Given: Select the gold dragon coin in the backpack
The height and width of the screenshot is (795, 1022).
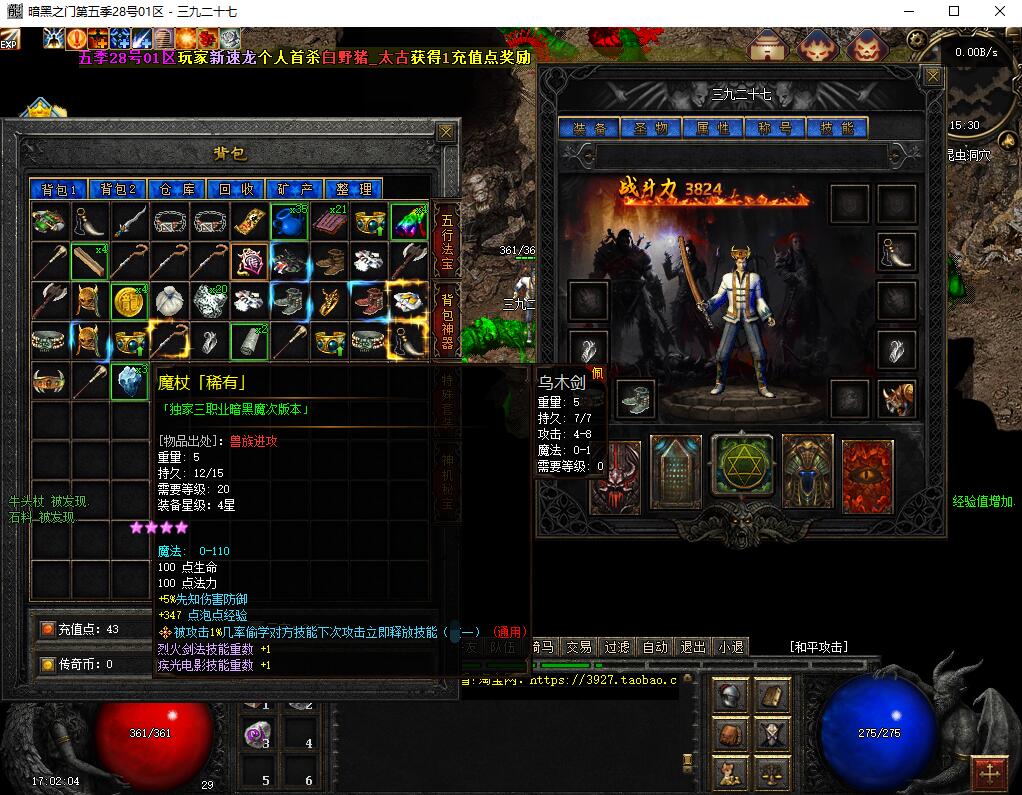Looking at the screenshot, I should pos(129,300).
